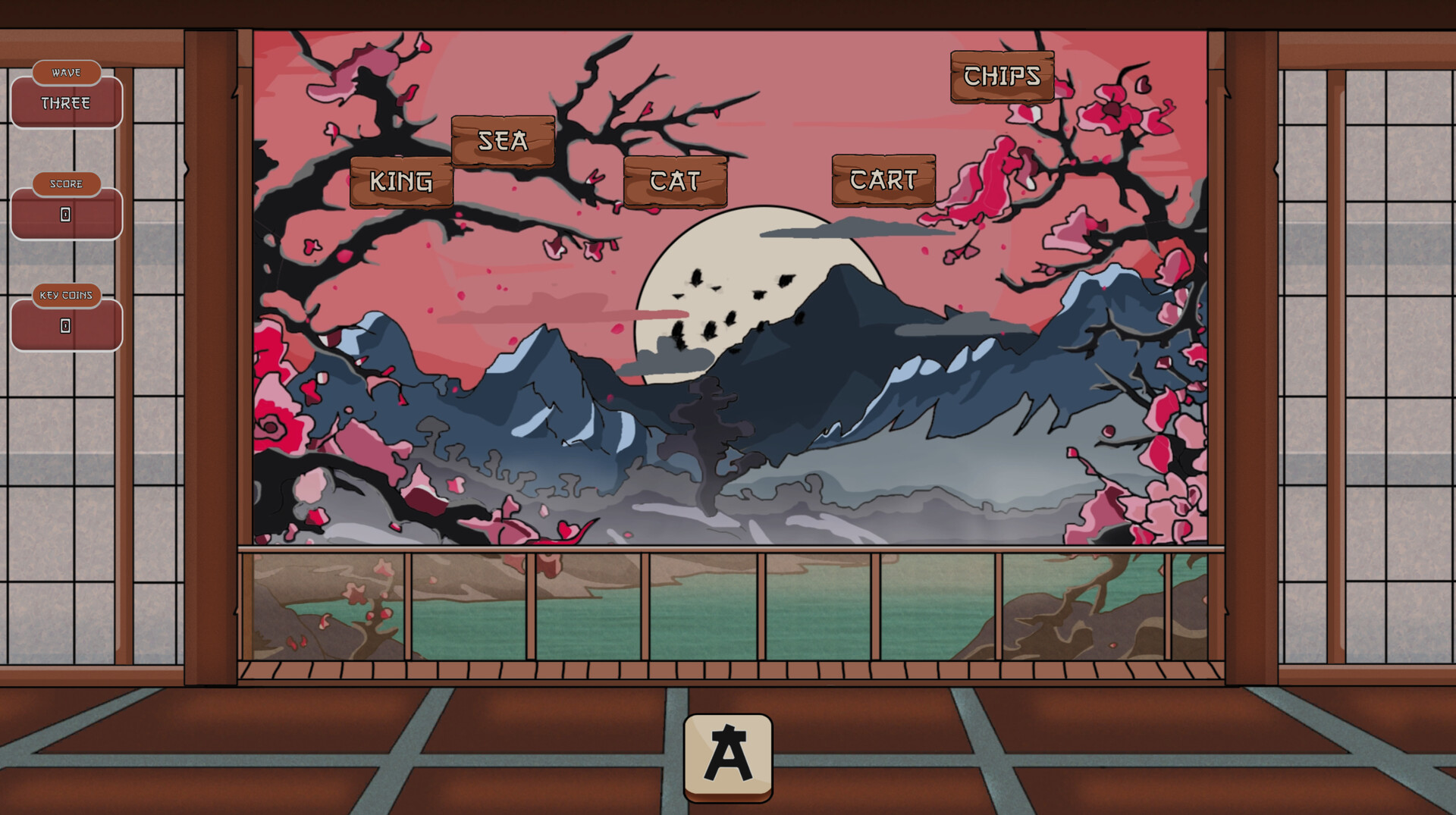Screen dimensions: 1456x815
Task: Switch focus to the KING word tab
Action: (401, 180)
